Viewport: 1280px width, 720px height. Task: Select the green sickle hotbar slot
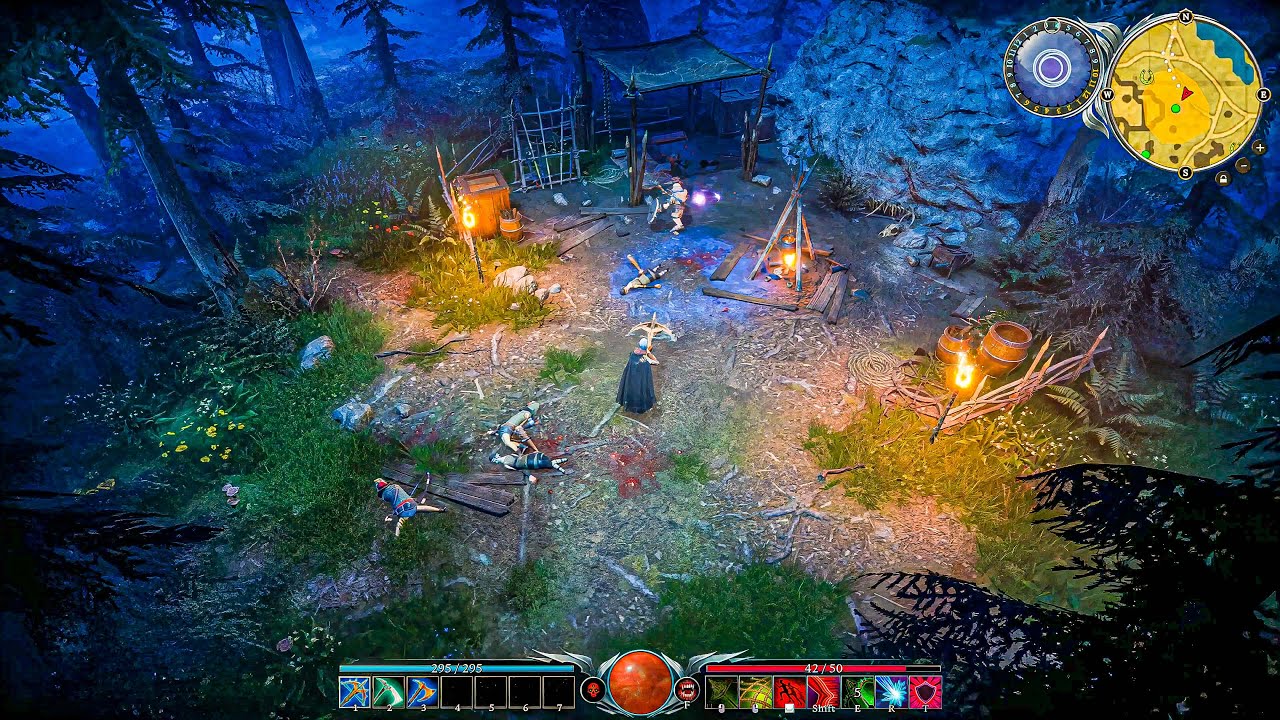point(389,692)
